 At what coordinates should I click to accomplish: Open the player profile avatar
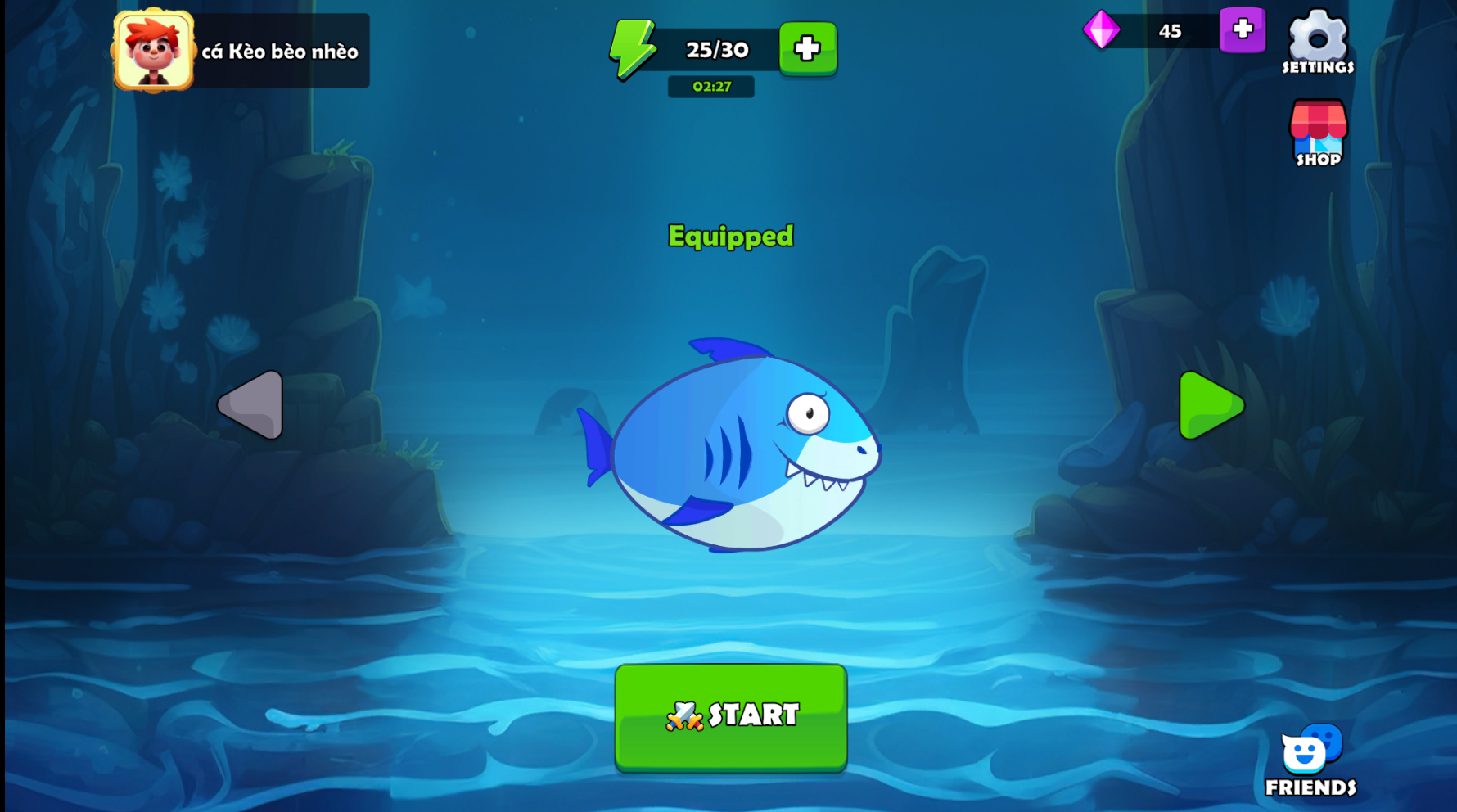(154, 51)
